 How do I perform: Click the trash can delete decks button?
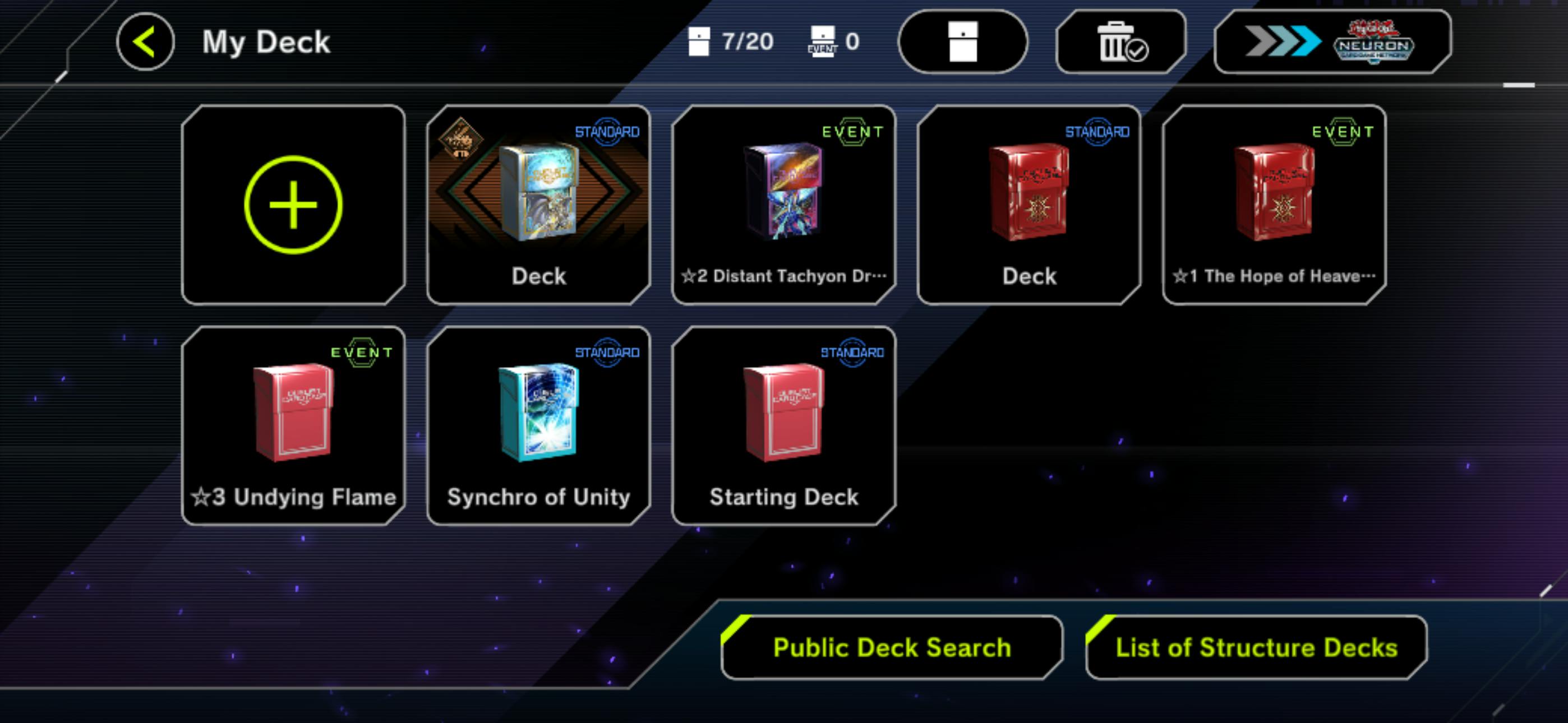coord(1120,41)
